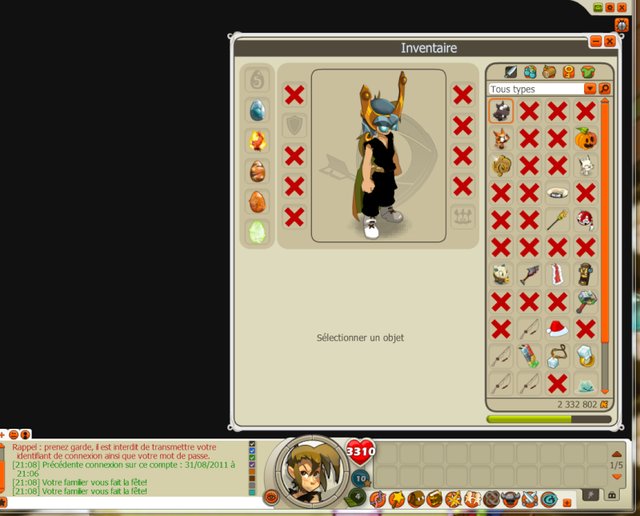Select the red Santa hat item
This screenshot has width=640, height=516.
coord(558,327)
